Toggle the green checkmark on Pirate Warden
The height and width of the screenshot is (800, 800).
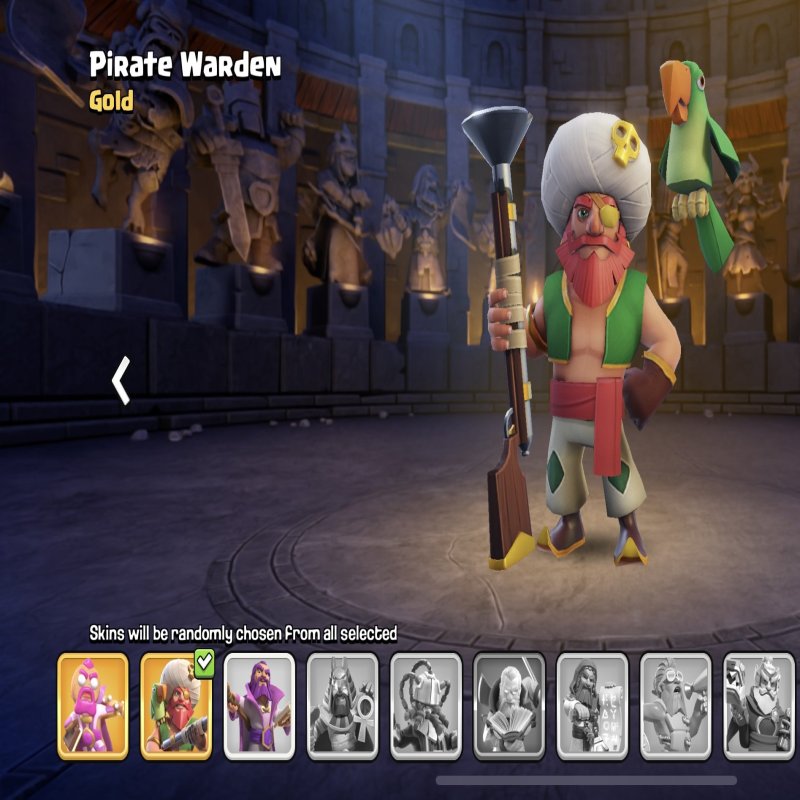click(x=205, y=663)
